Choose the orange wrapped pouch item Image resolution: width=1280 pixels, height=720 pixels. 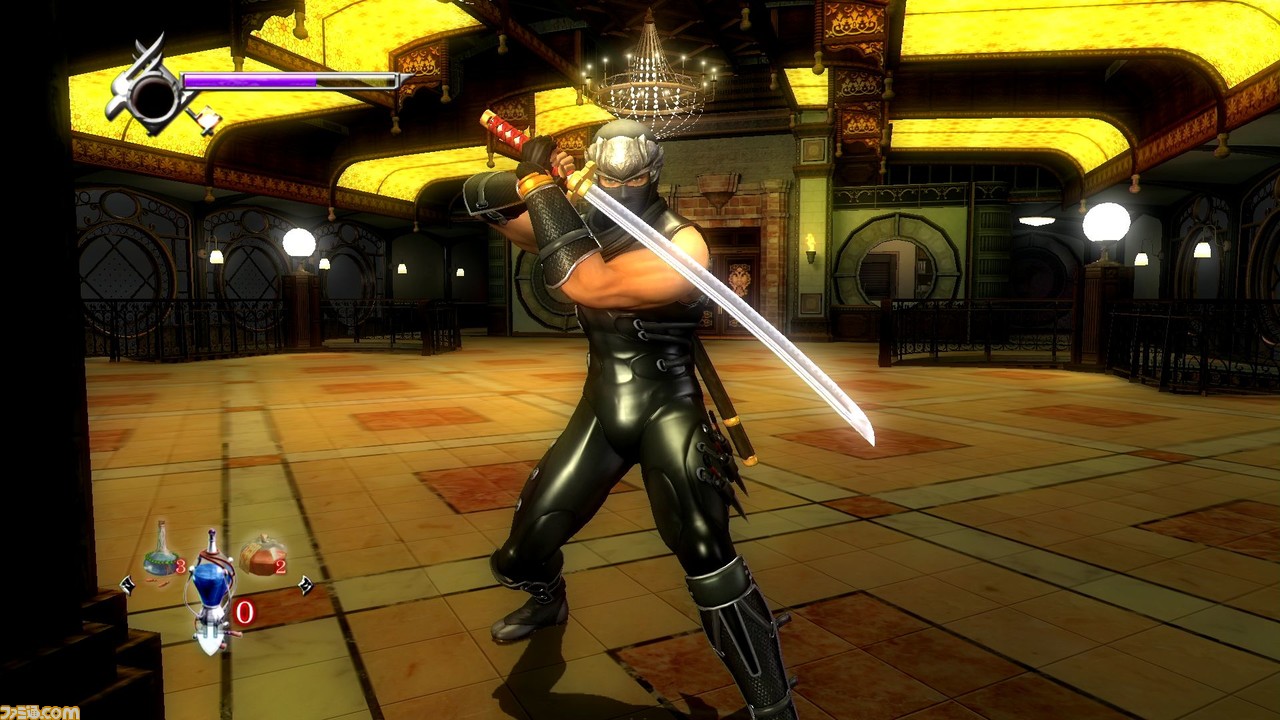point(260,557)
